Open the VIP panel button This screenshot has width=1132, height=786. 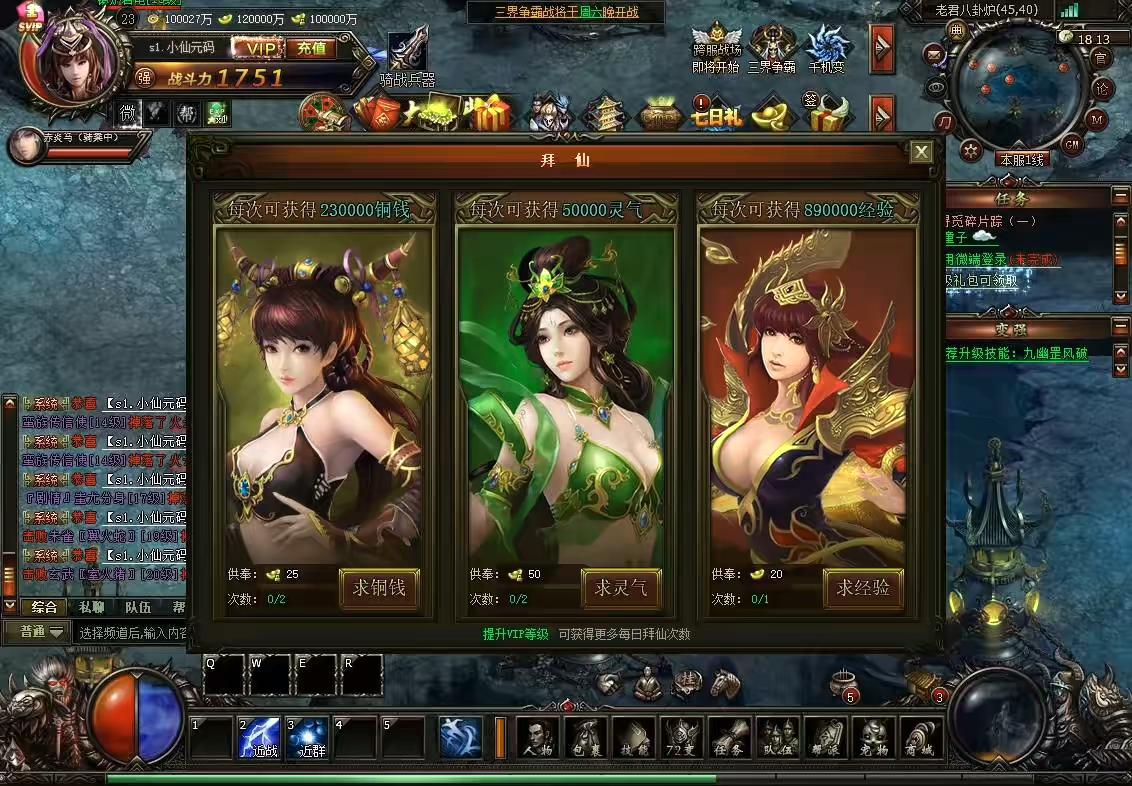point(258,48)
